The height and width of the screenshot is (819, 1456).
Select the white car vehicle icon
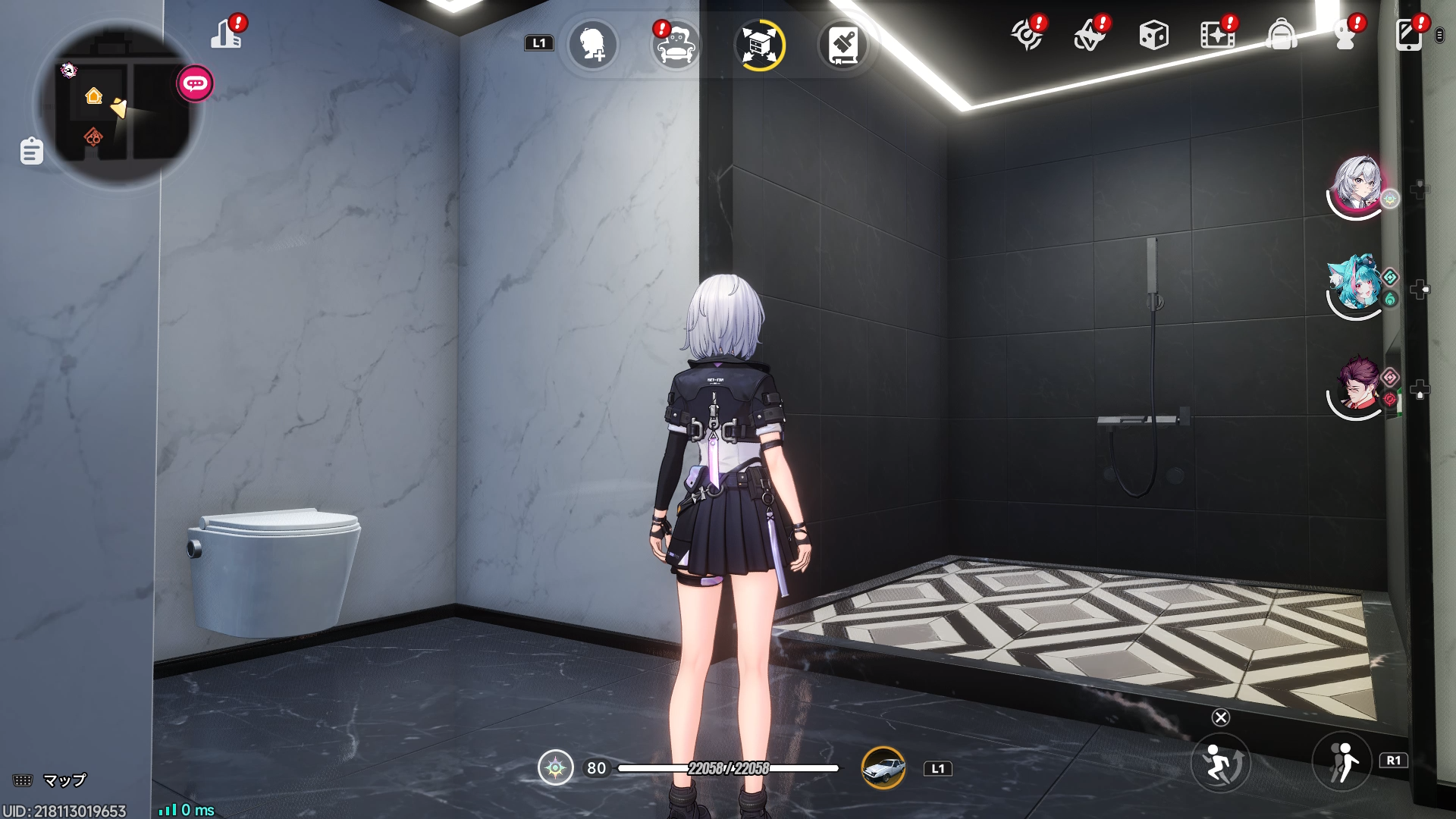(x=883, y=768)
